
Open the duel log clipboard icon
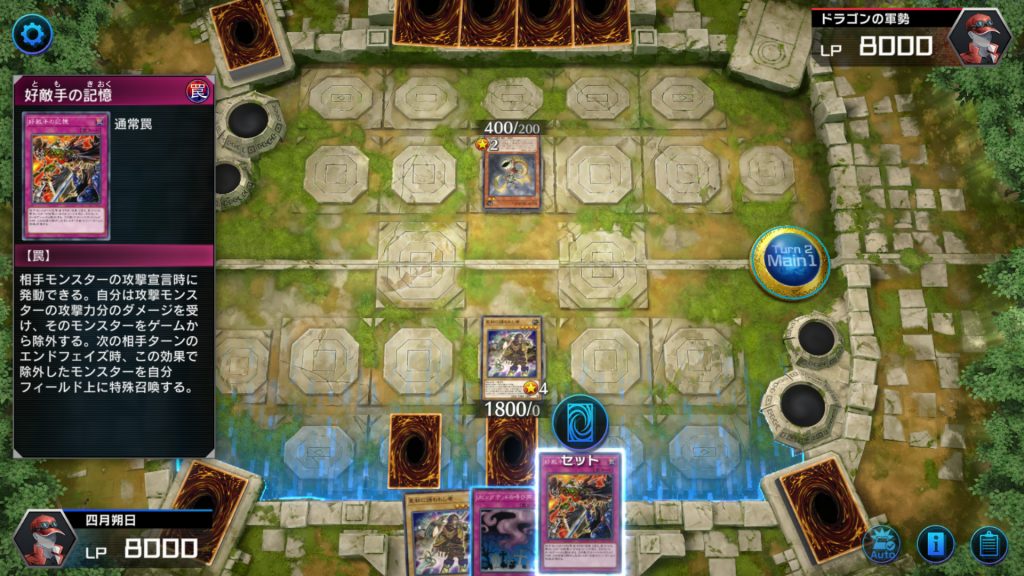coord(988,544)
